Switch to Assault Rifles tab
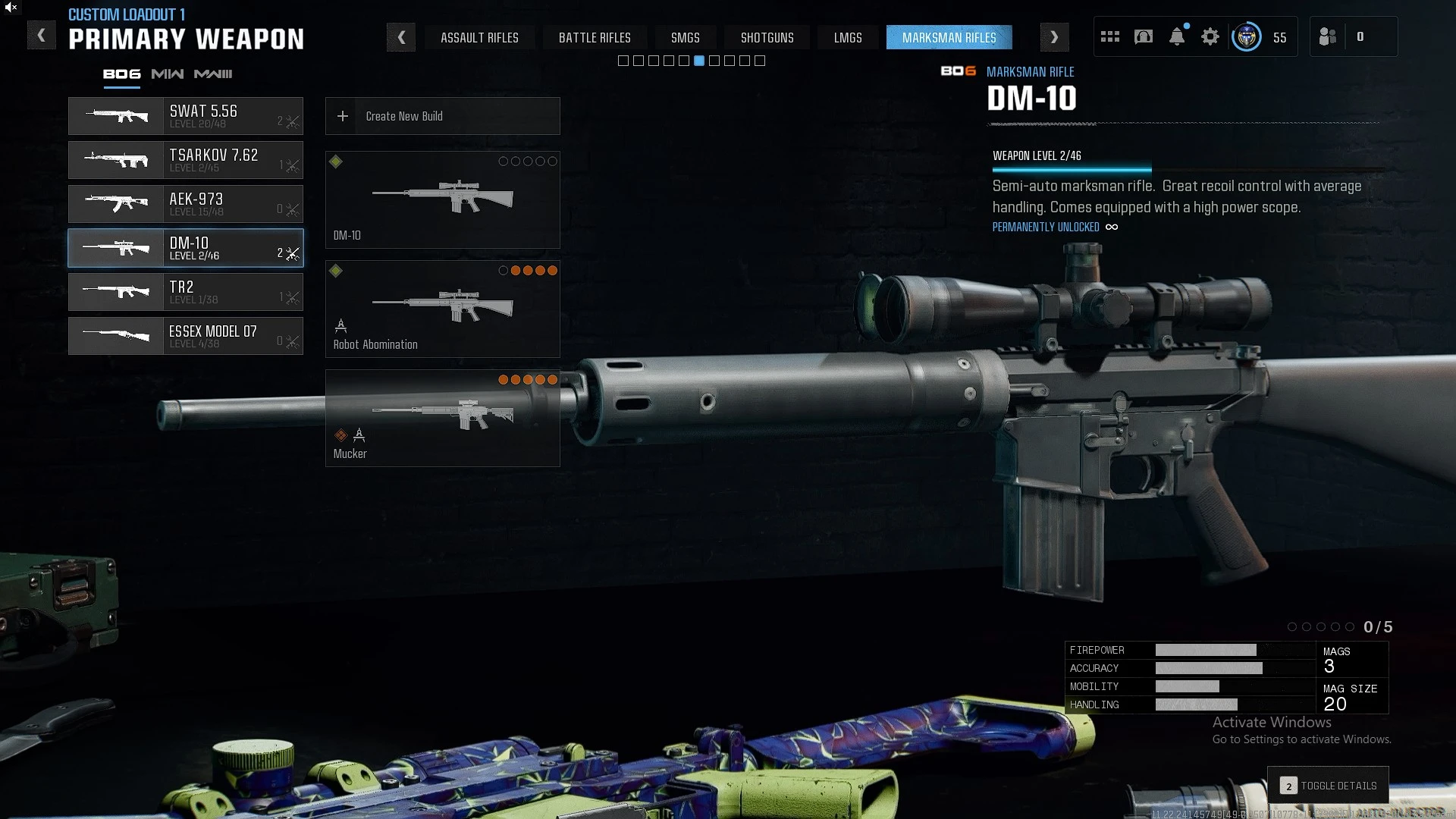1456x819 pixels. 479,38
